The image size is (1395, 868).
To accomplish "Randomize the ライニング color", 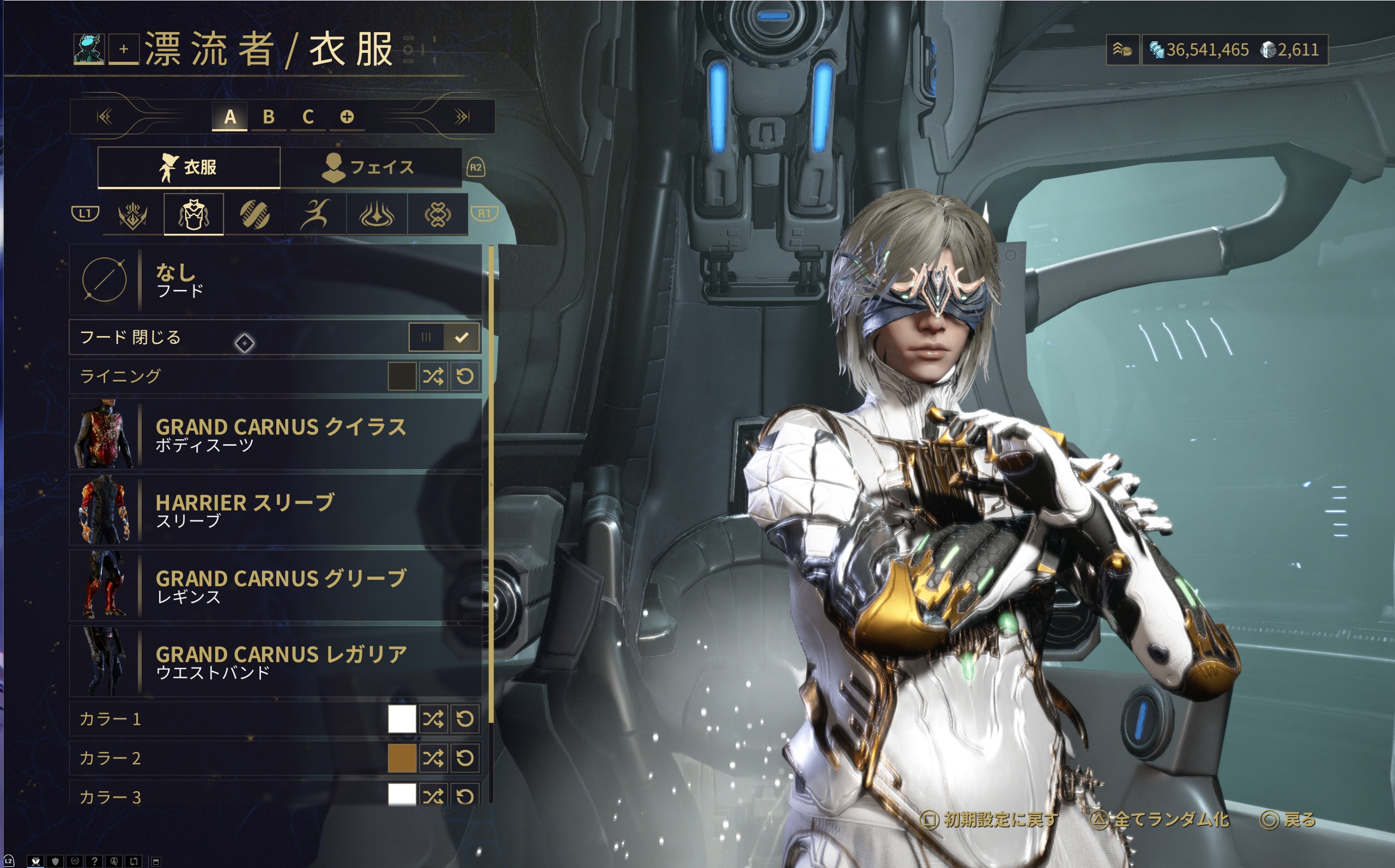I will click(433, 377).
